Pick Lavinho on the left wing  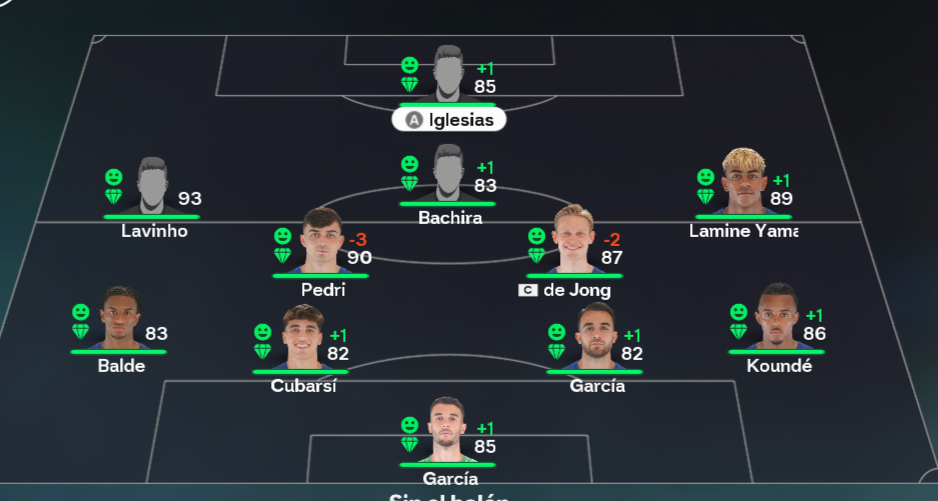(152, 187)
